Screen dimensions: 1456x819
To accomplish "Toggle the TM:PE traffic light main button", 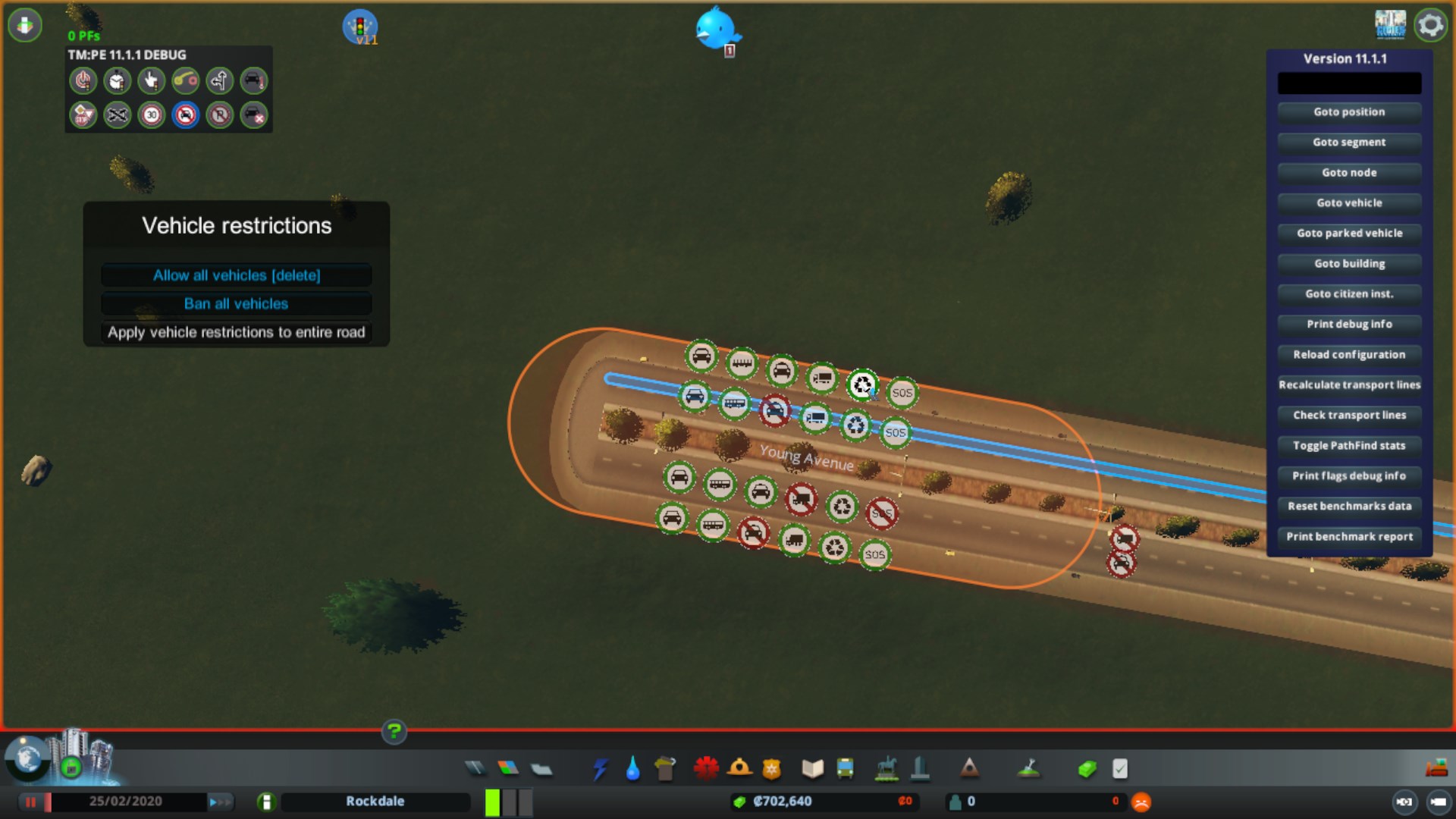I will click(359, 27).
